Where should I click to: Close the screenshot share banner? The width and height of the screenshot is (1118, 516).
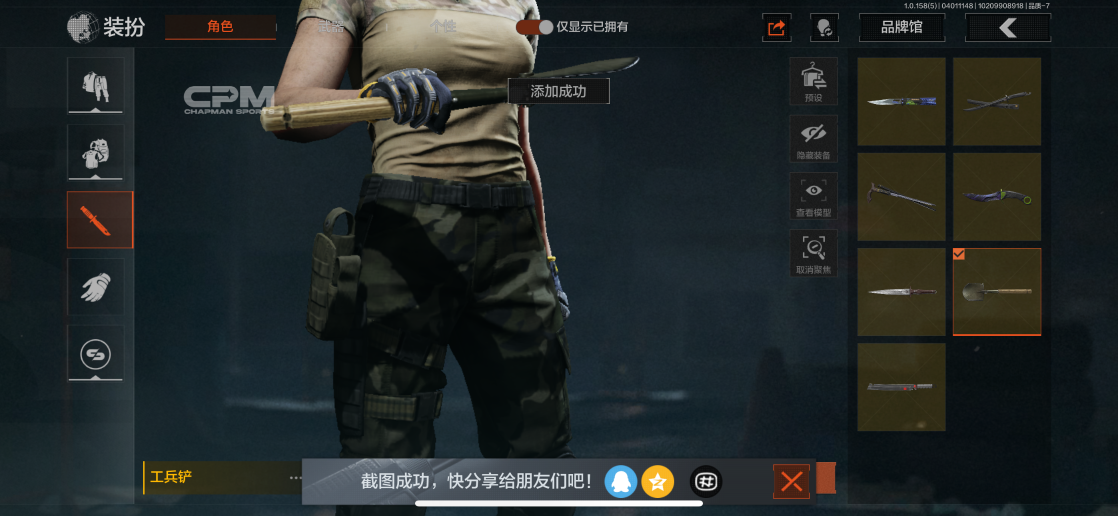(x=791, y=482)
